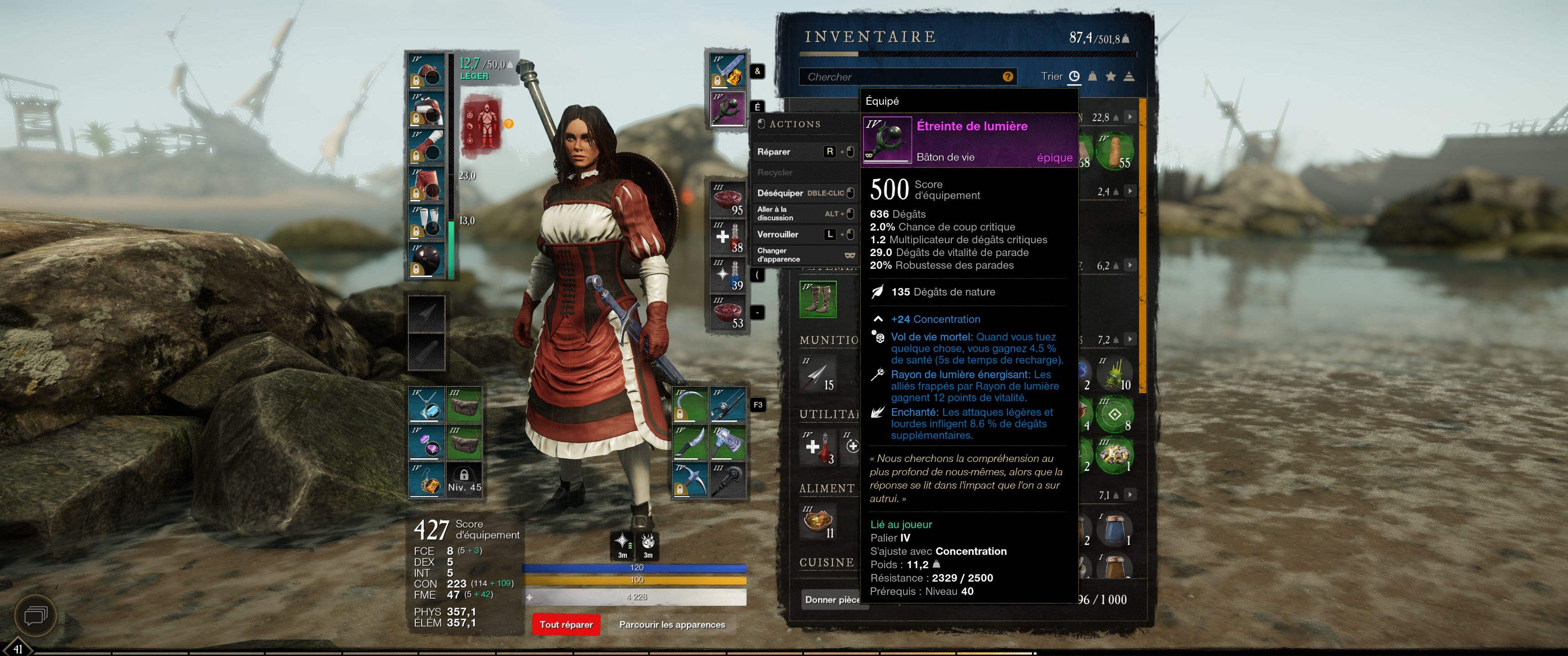Select the food stack of 11
This screenshot has height=656, width=1568.
click(817, 522)
